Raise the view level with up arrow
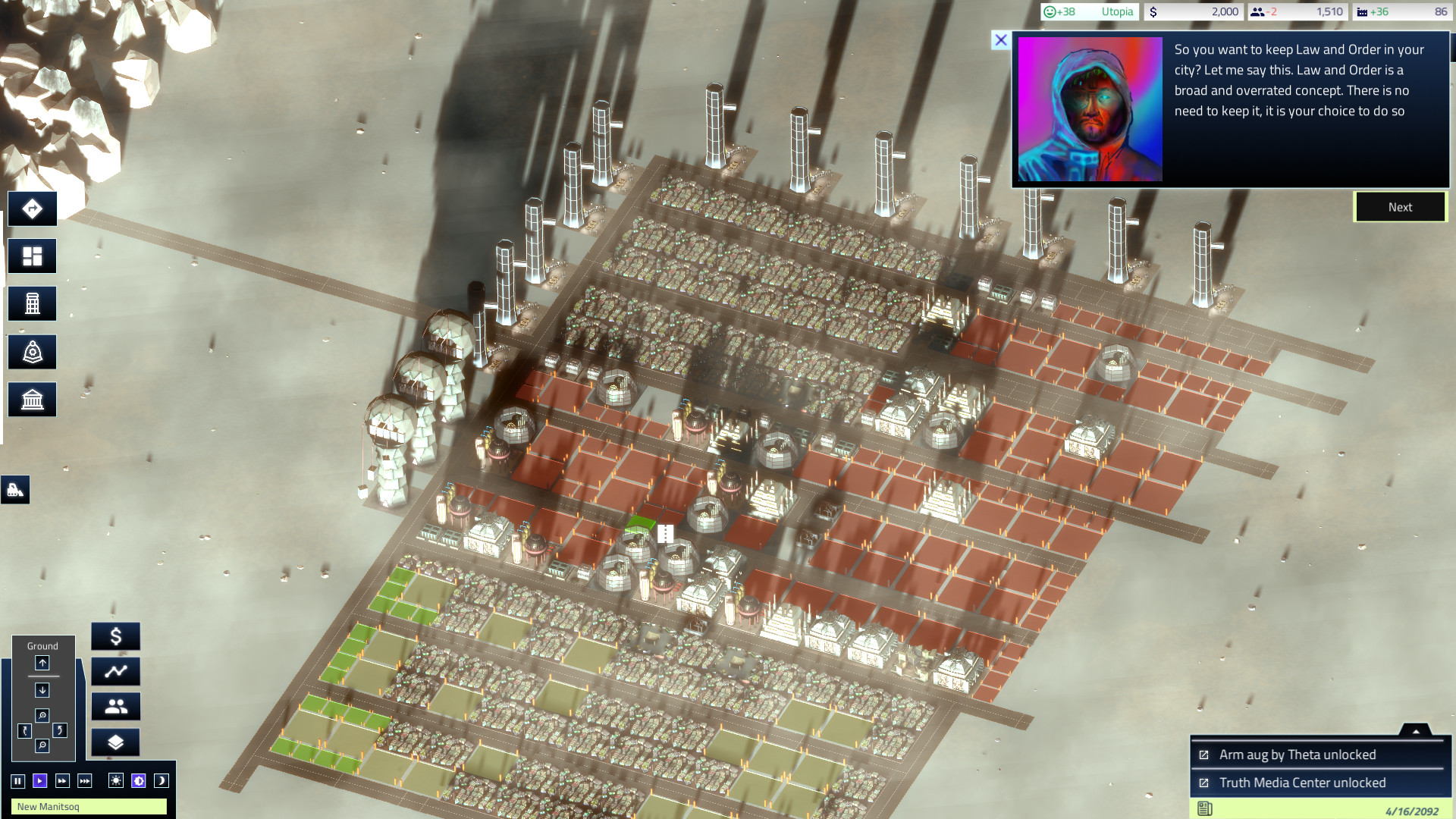This screenshot has width=1456, height=819. coord(42,663)
